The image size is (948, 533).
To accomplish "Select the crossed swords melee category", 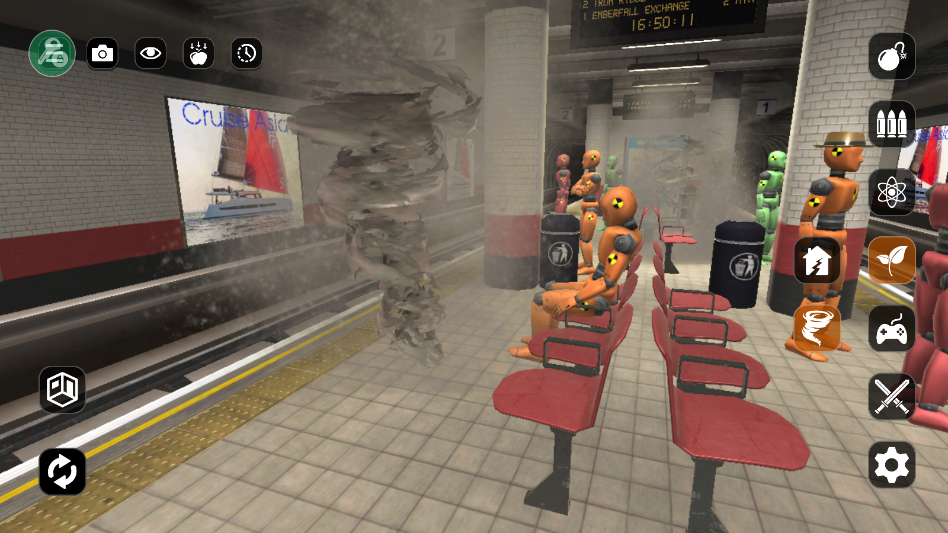I will pyautogui.click(x=891, y=396).
